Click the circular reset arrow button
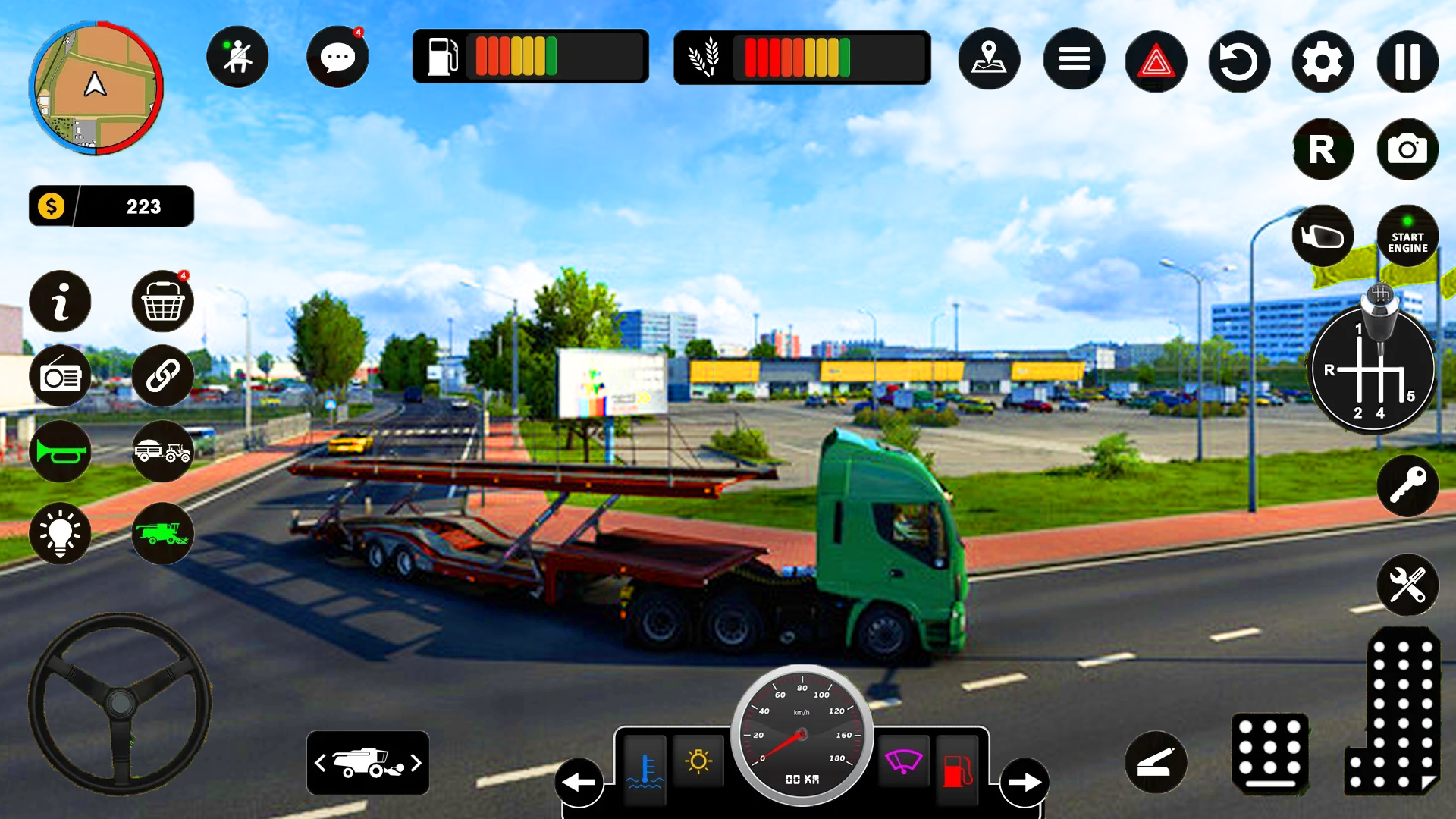Viewport: 1456px width, 819px height. (1239, 61)
